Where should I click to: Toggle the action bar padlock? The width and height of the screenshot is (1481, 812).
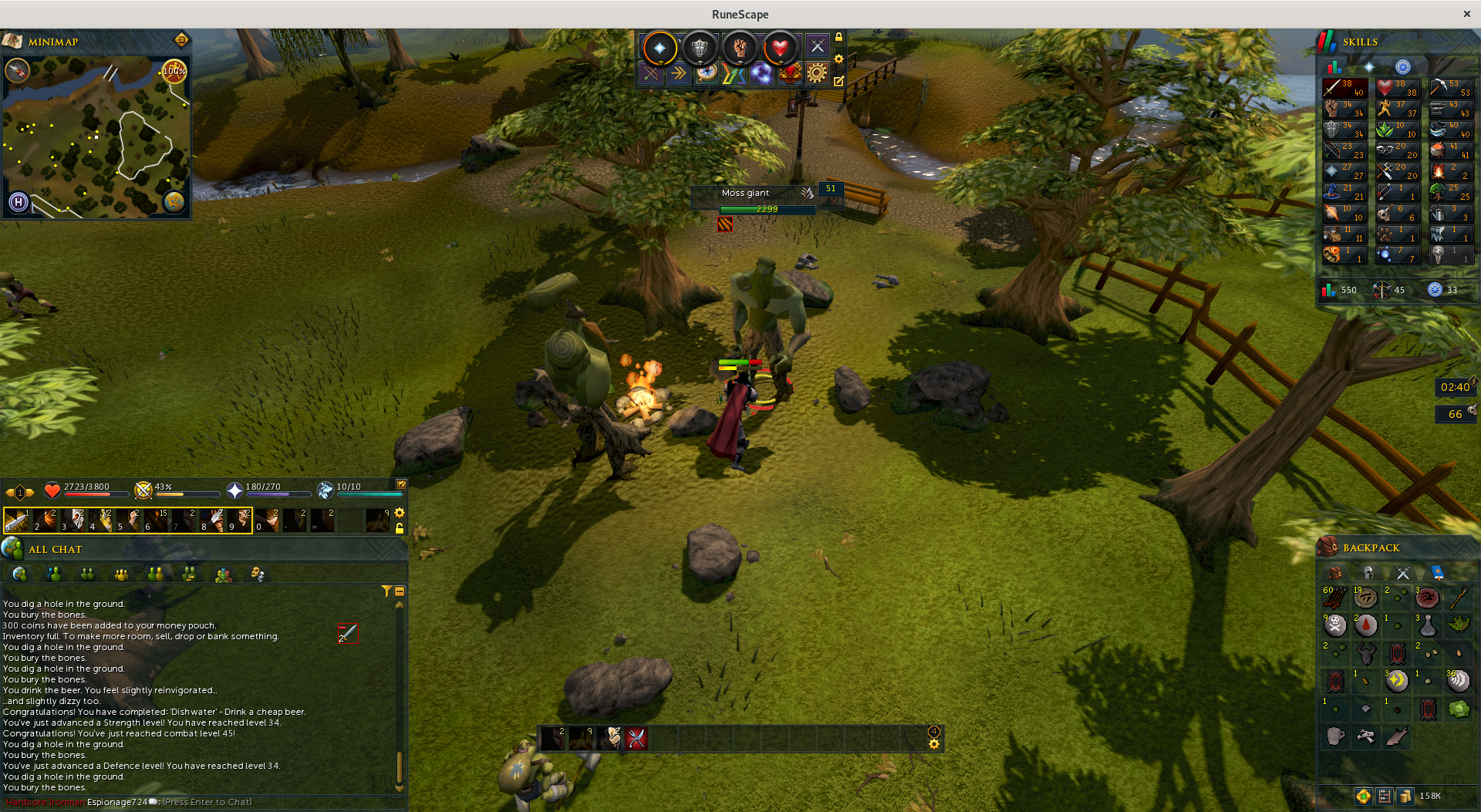tap(400, 528)
